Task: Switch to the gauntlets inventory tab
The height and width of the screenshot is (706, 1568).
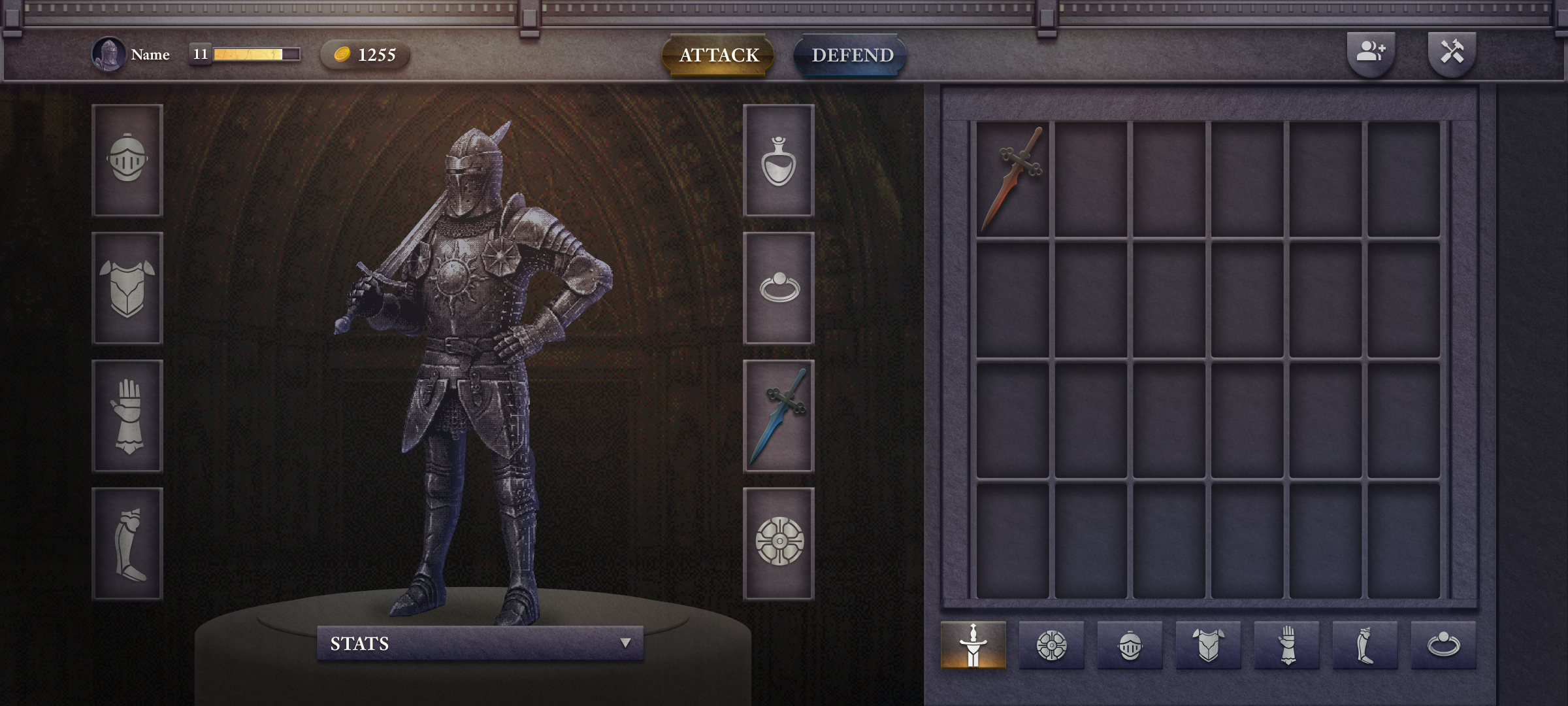Action: point(1286,645)
